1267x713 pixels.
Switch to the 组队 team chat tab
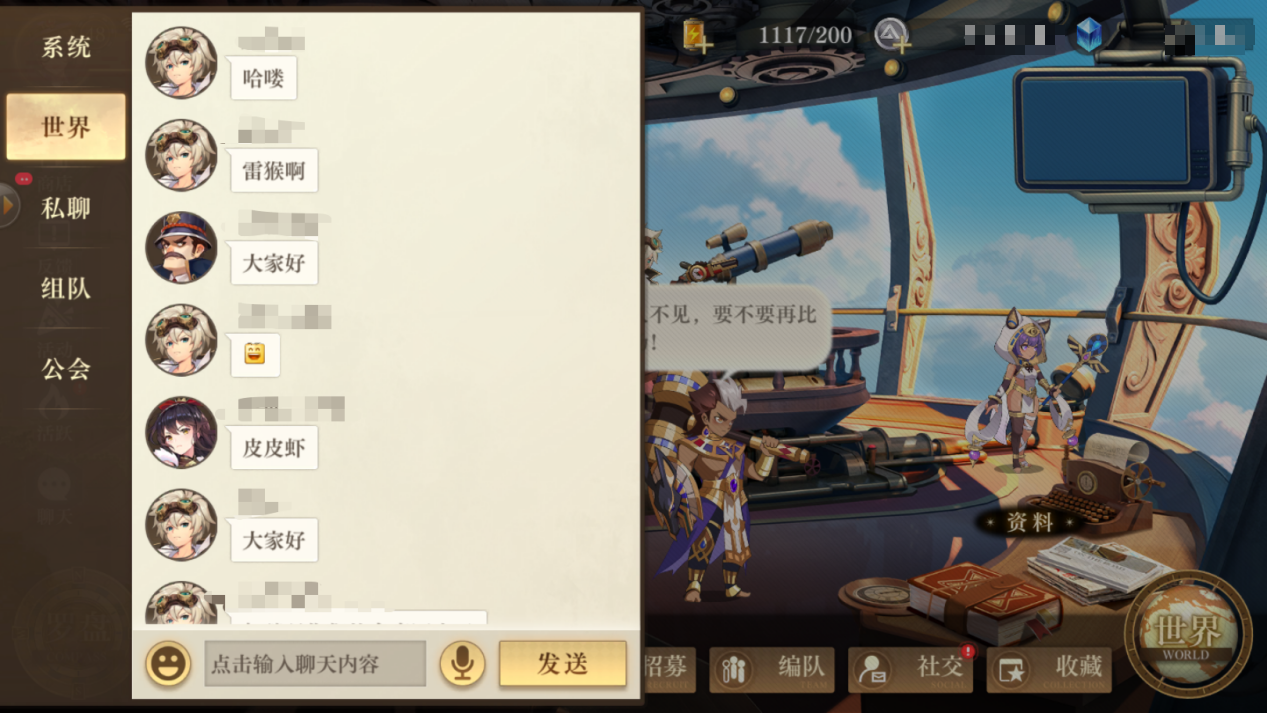[x=66, y=289]
